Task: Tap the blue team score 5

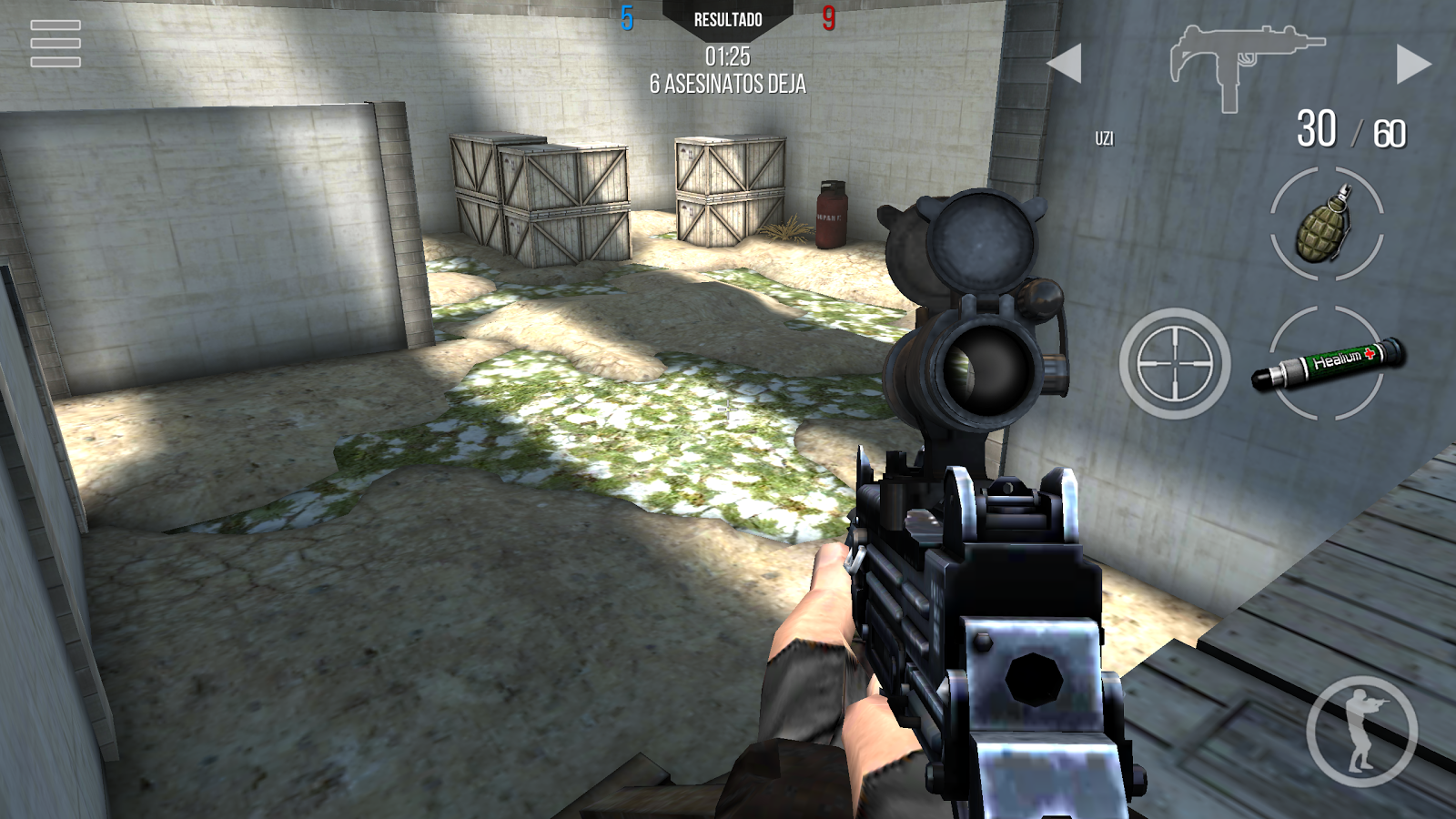Action: (626, 15)
